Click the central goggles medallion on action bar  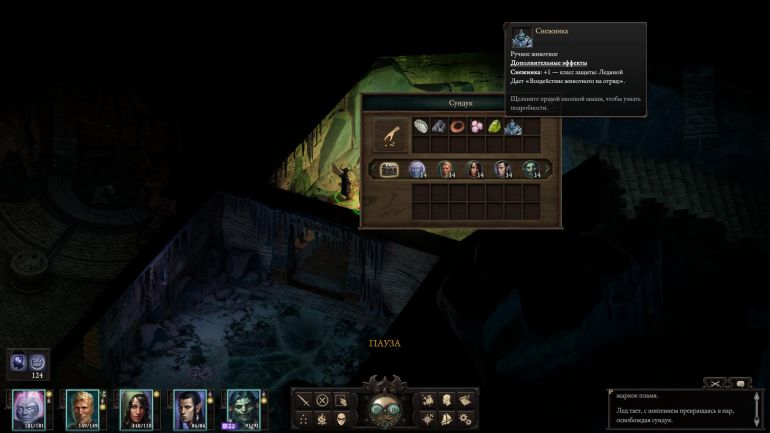click(x=384, y=409)
